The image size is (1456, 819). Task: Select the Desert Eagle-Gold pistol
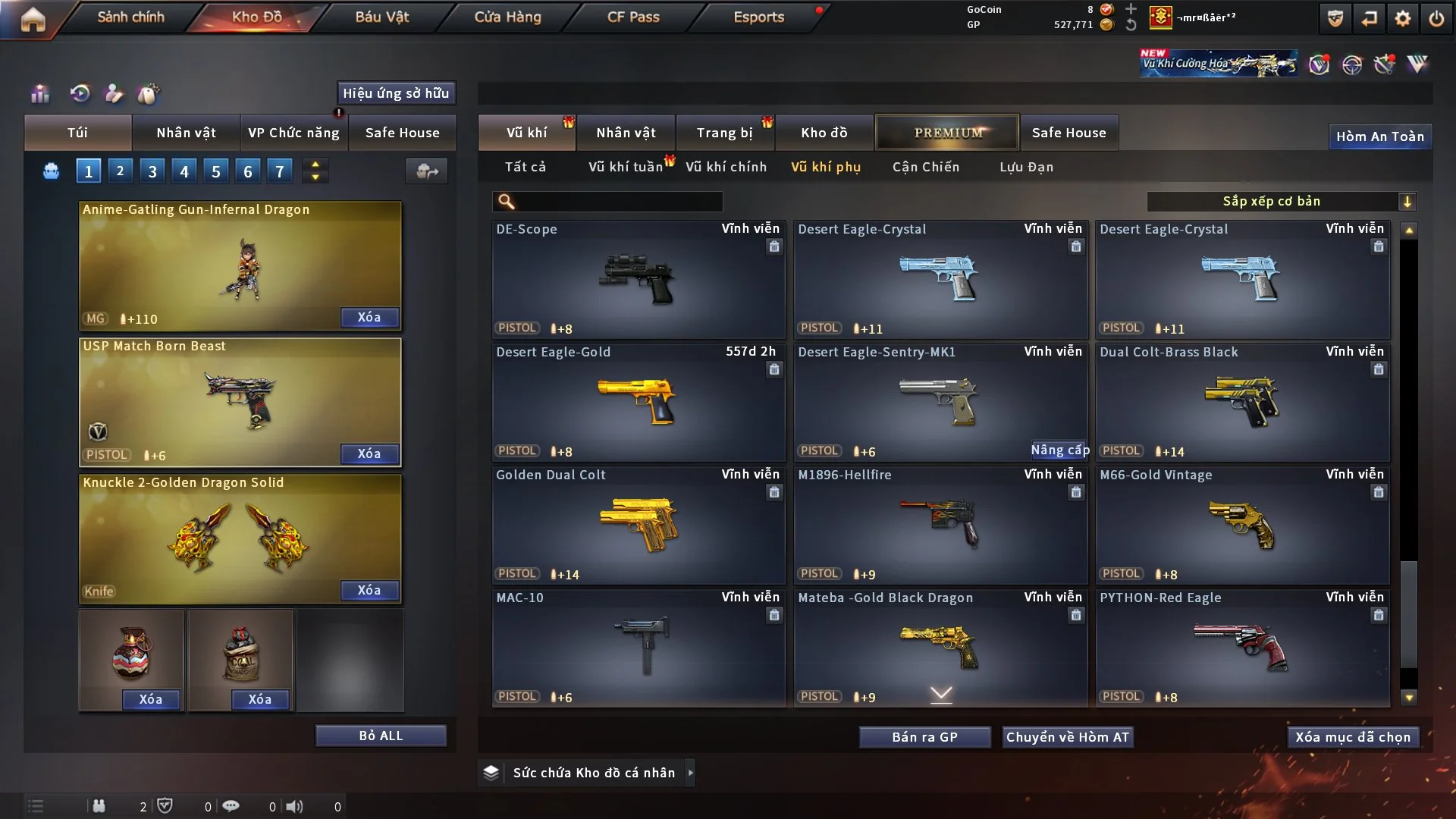638,402
